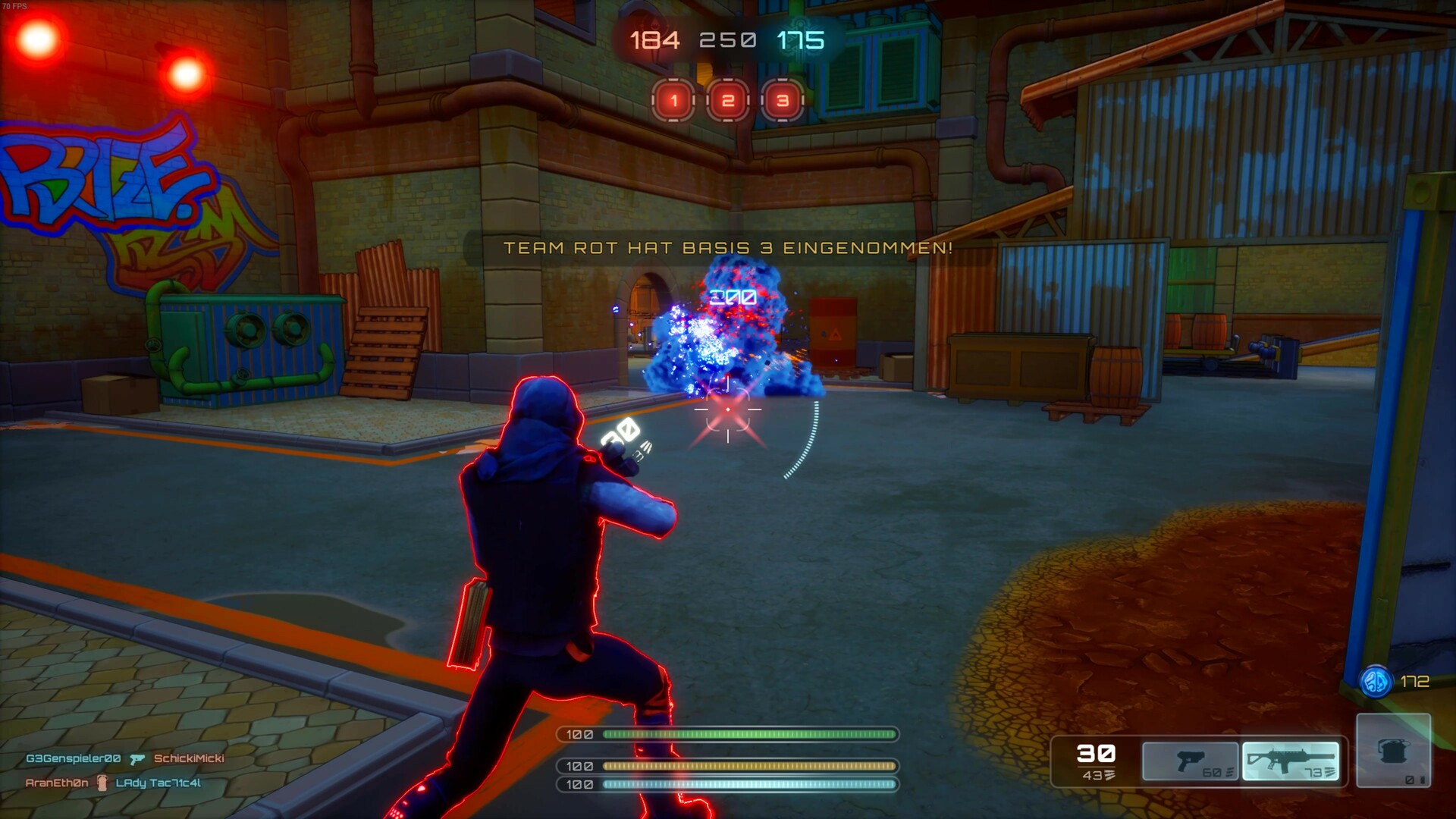Click the TEAM ROT HAT BASIS 3 banner

(x=728, y=247)
